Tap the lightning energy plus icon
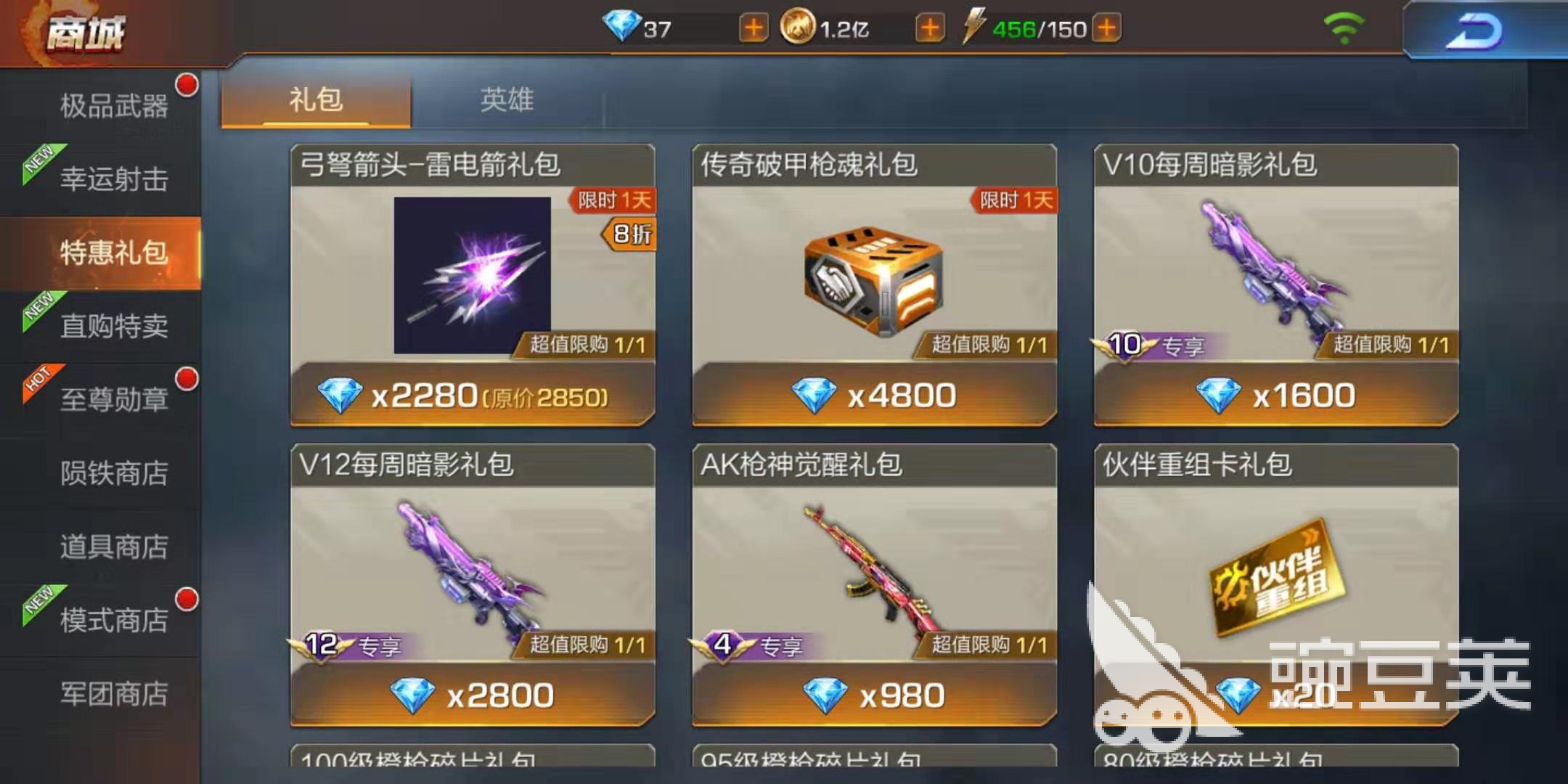 [1106, 28]
